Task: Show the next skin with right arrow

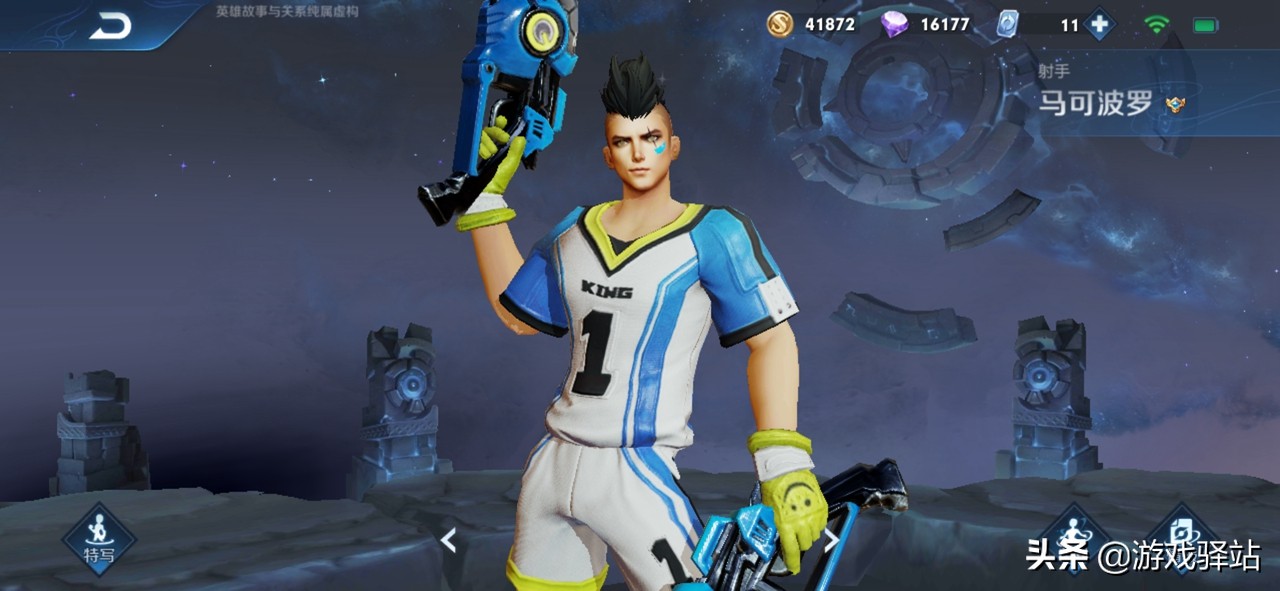Action: click(x=830, y=541)
